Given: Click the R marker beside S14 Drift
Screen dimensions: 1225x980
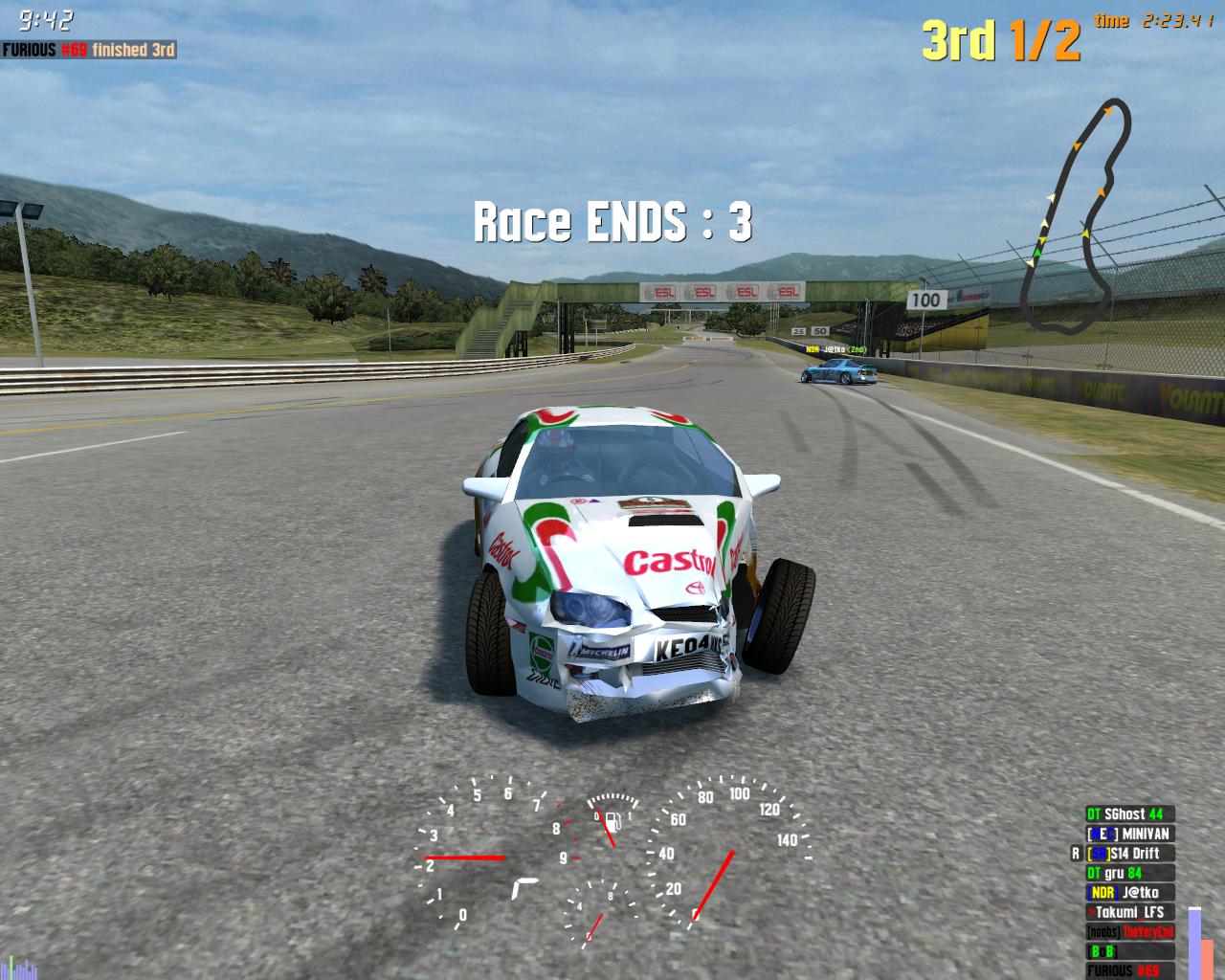Looking at the screenshot, I should point(1076,854).
